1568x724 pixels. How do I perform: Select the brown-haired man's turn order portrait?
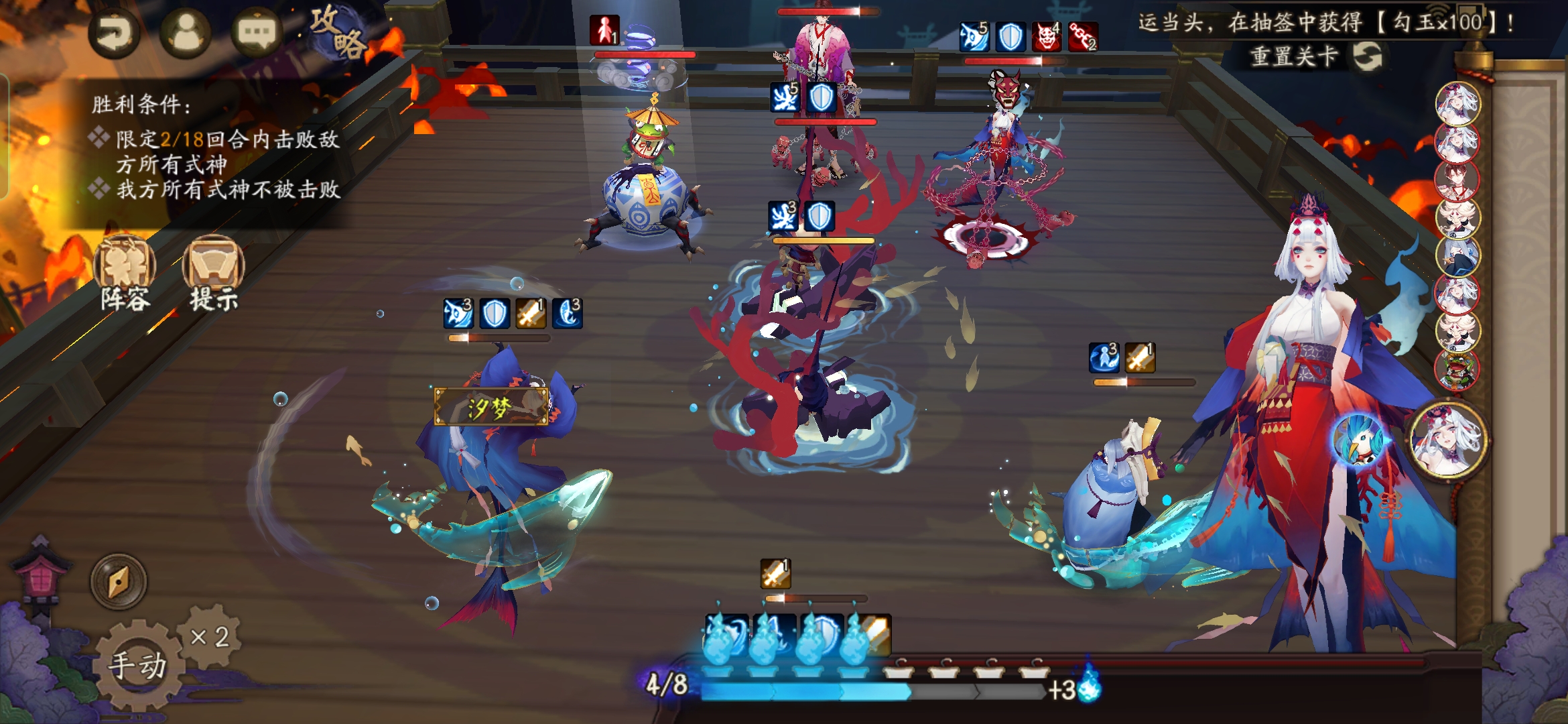1456,180
